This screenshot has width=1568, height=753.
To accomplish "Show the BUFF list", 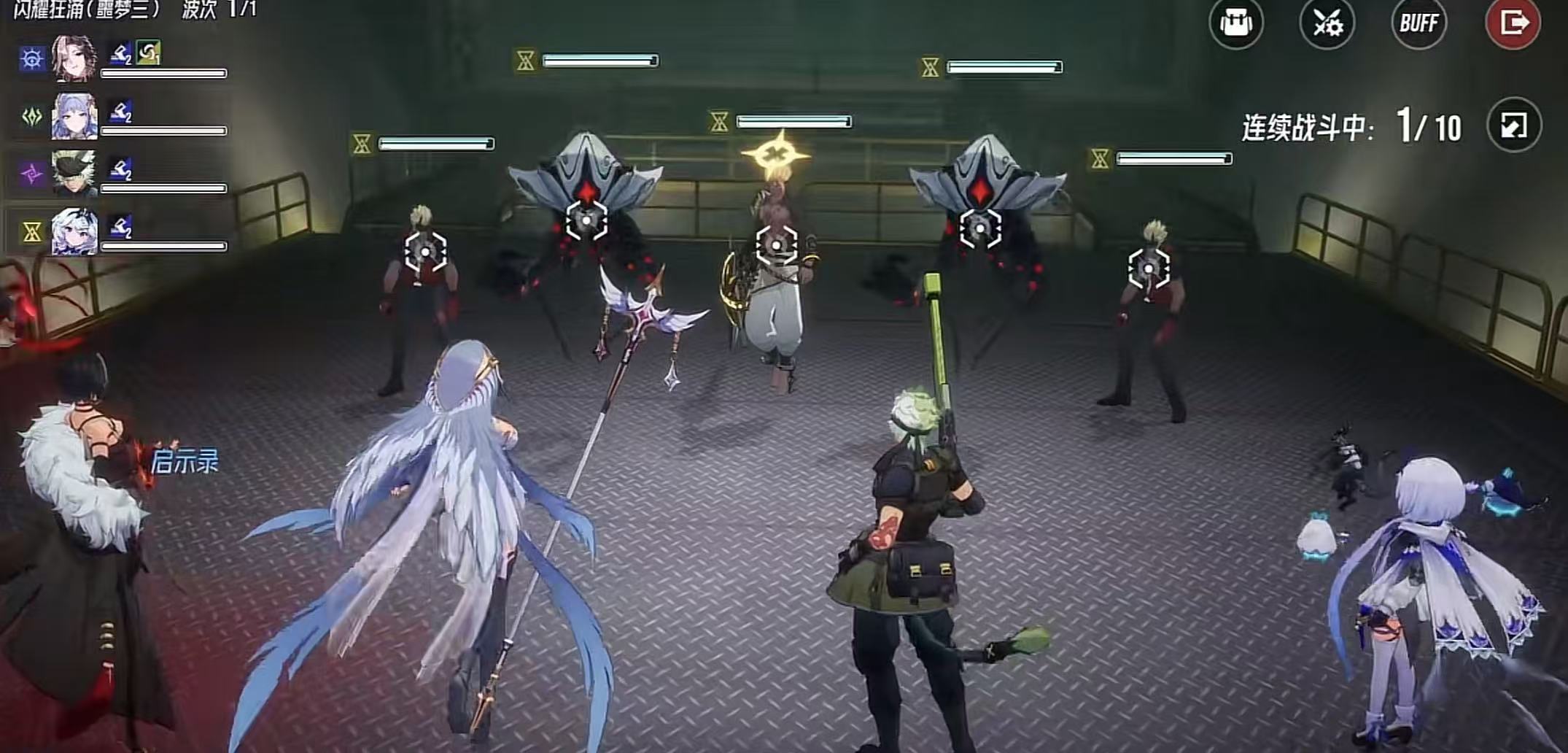I will click(x=1418, y=23).
